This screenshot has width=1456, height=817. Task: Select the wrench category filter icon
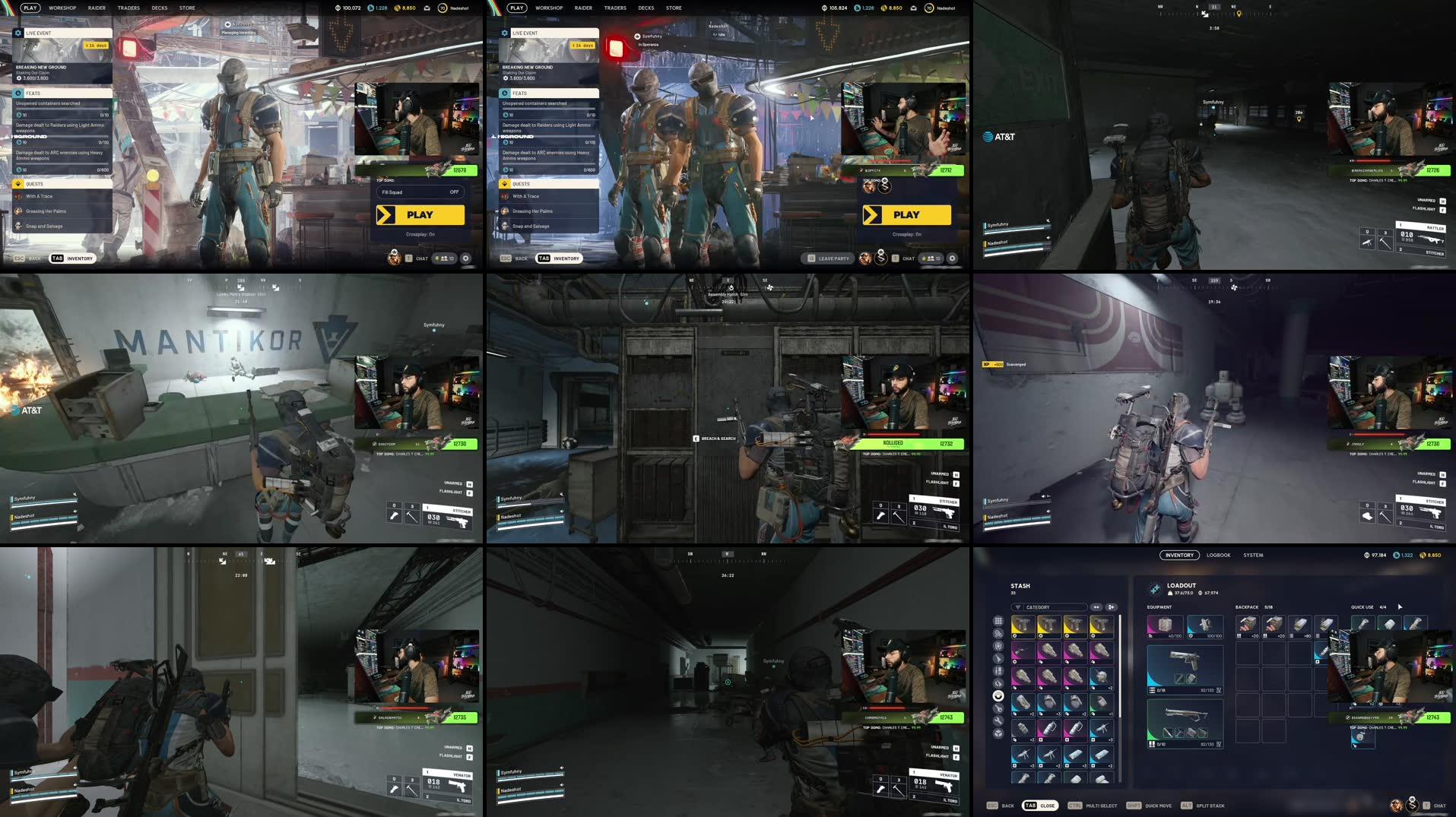(x=998, y=720)
